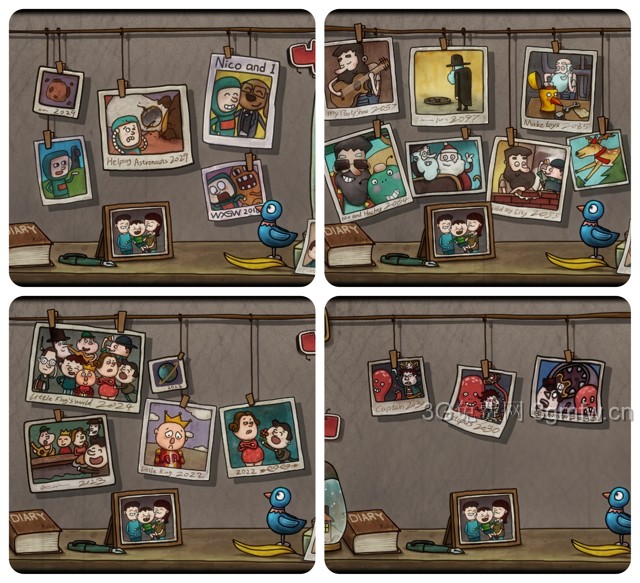The height and width of the screenshot is (583, 640).
Task: Choose the 'Little King 2022' crowned king photo
Action: click(177, 438)
